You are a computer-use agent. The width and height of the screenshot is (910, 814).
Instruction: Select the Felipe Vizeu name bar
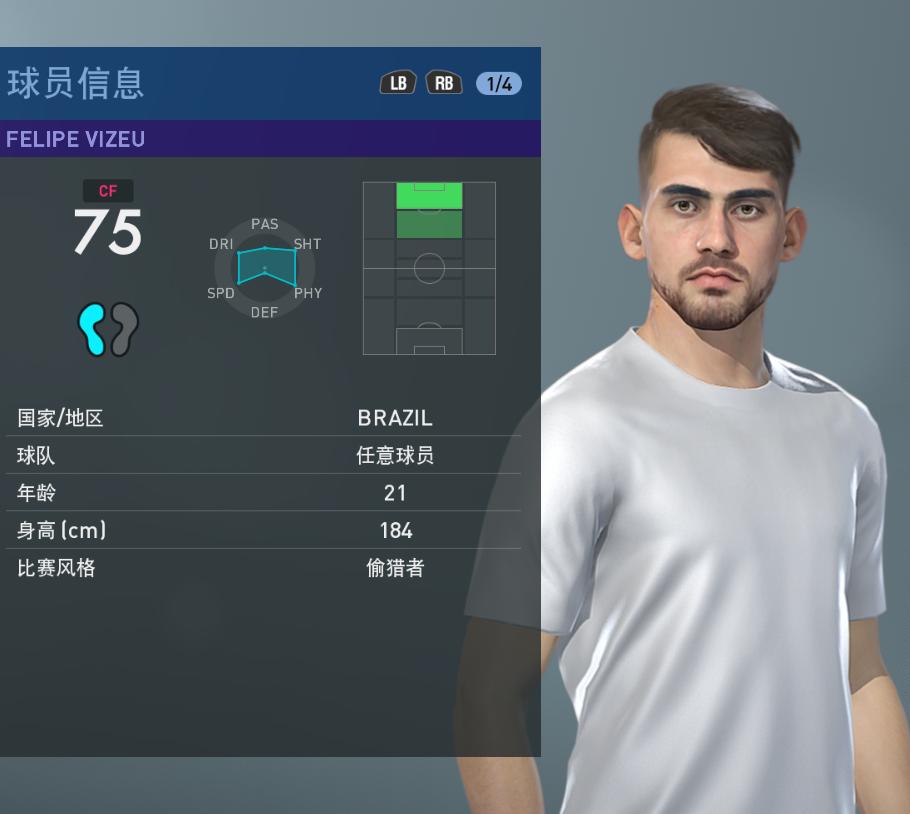coord(270,139)
